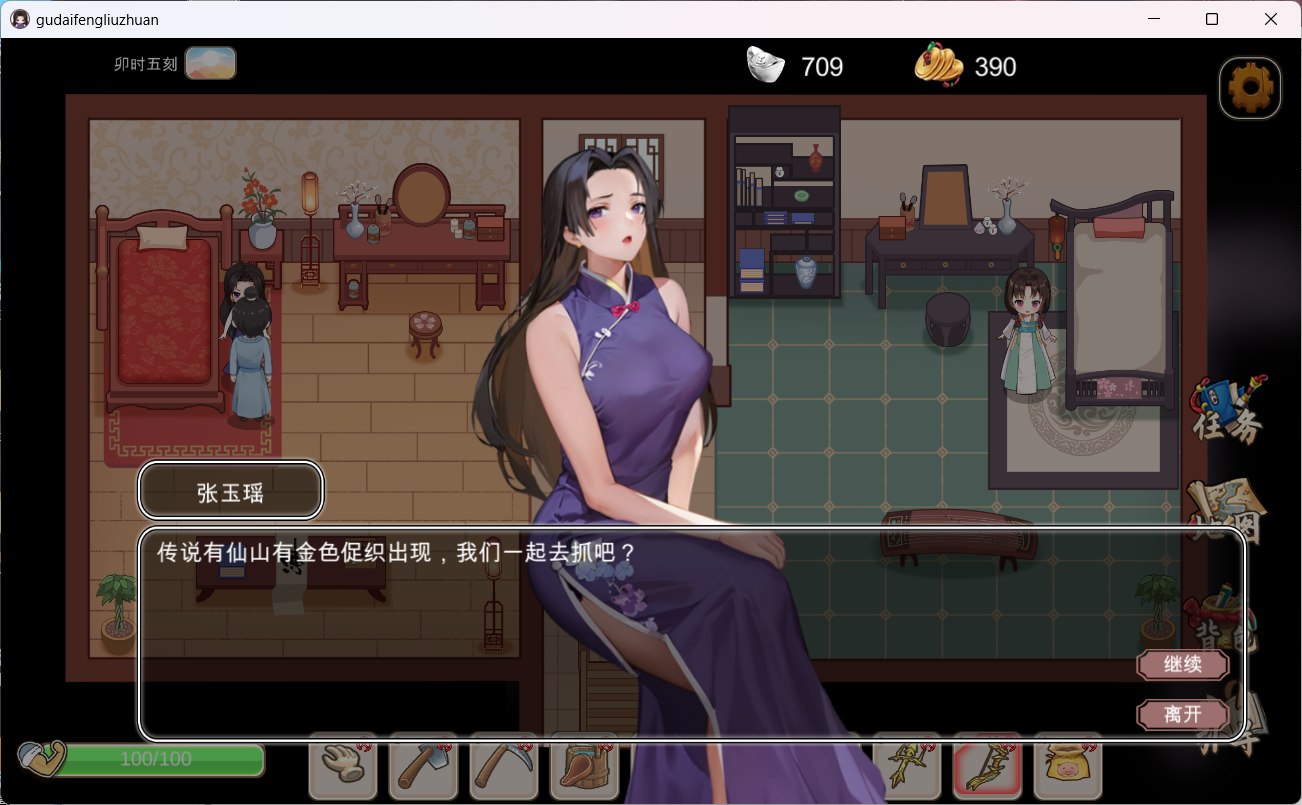This screenshot has height=805, width=1302.
Task: Click the gudaifengliuzhuan title bar icon
Action: pos(19,18)
